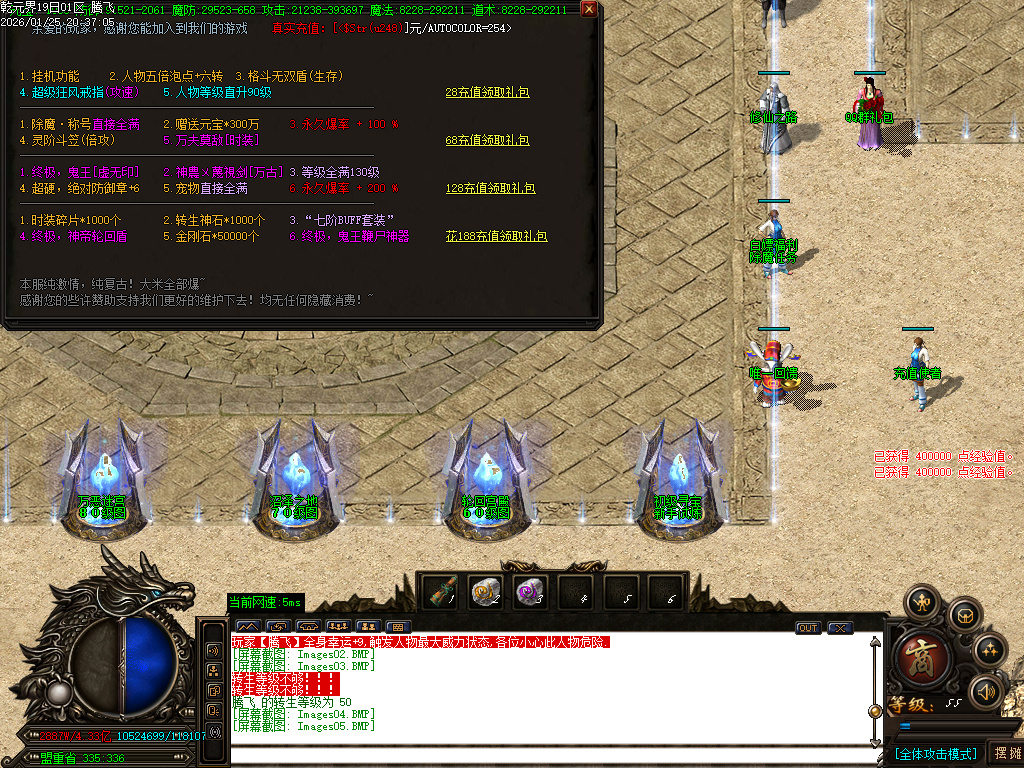
Task: Open the character icon in the round menu
Action: 920,602
